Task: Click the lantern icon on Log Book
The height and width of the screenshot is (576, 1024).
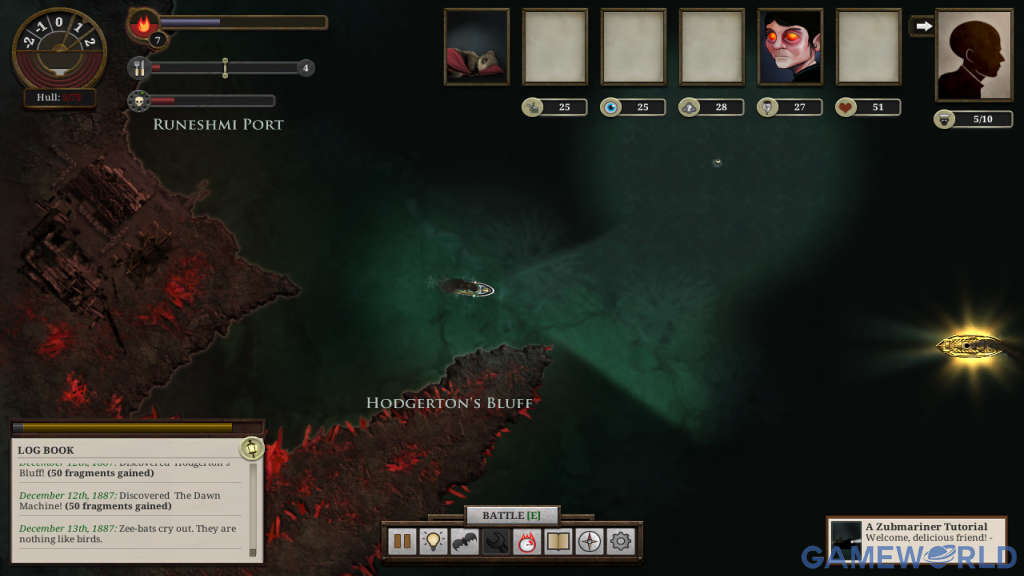Action: [251, 449]
